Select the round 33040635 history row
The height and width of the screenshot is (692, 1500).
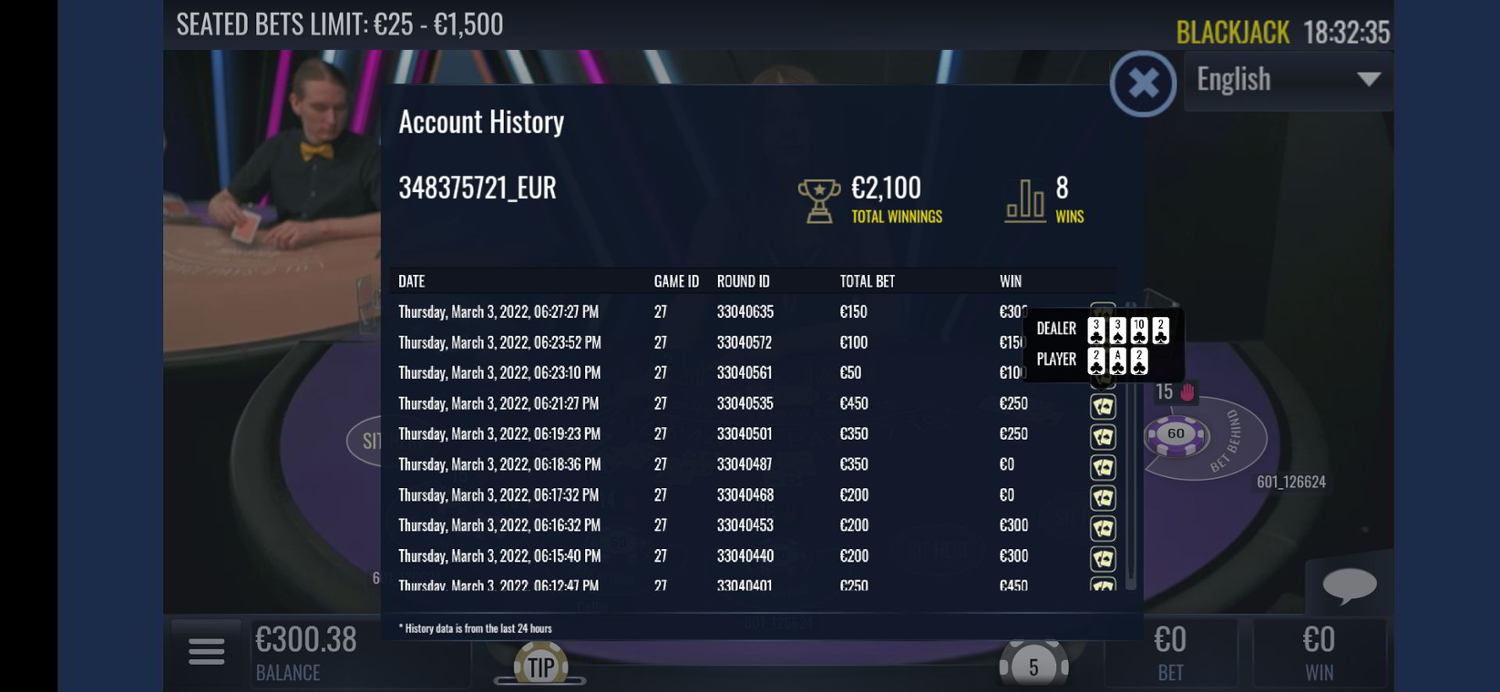[700, 312]
